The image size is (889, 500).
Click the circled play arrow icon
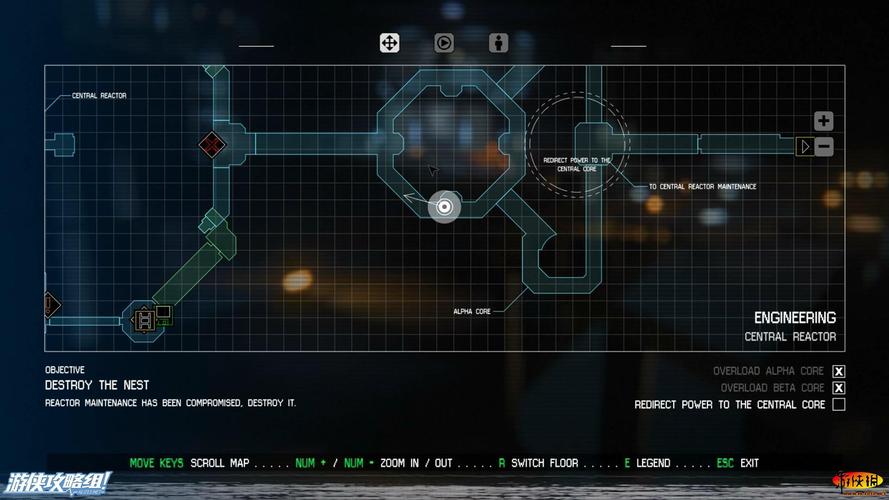pyautogui.click(x=443, y=43)
